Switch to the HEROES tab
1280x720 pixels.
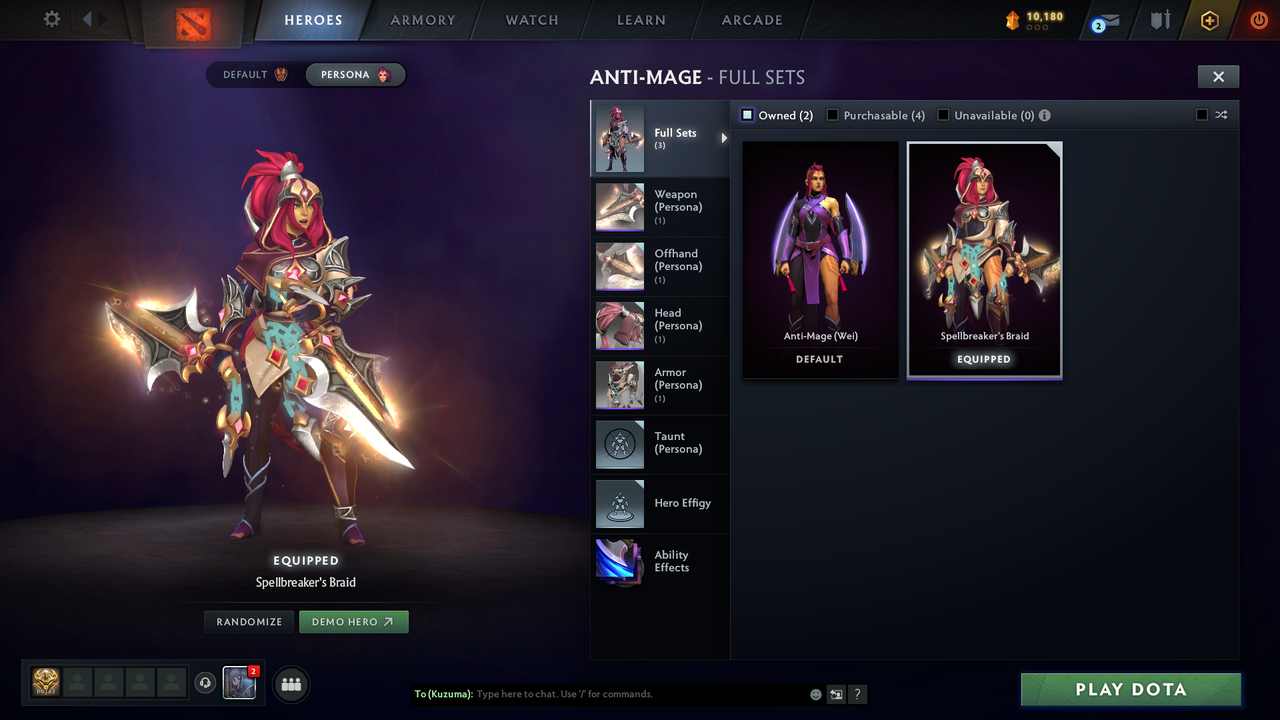[313, 20]
